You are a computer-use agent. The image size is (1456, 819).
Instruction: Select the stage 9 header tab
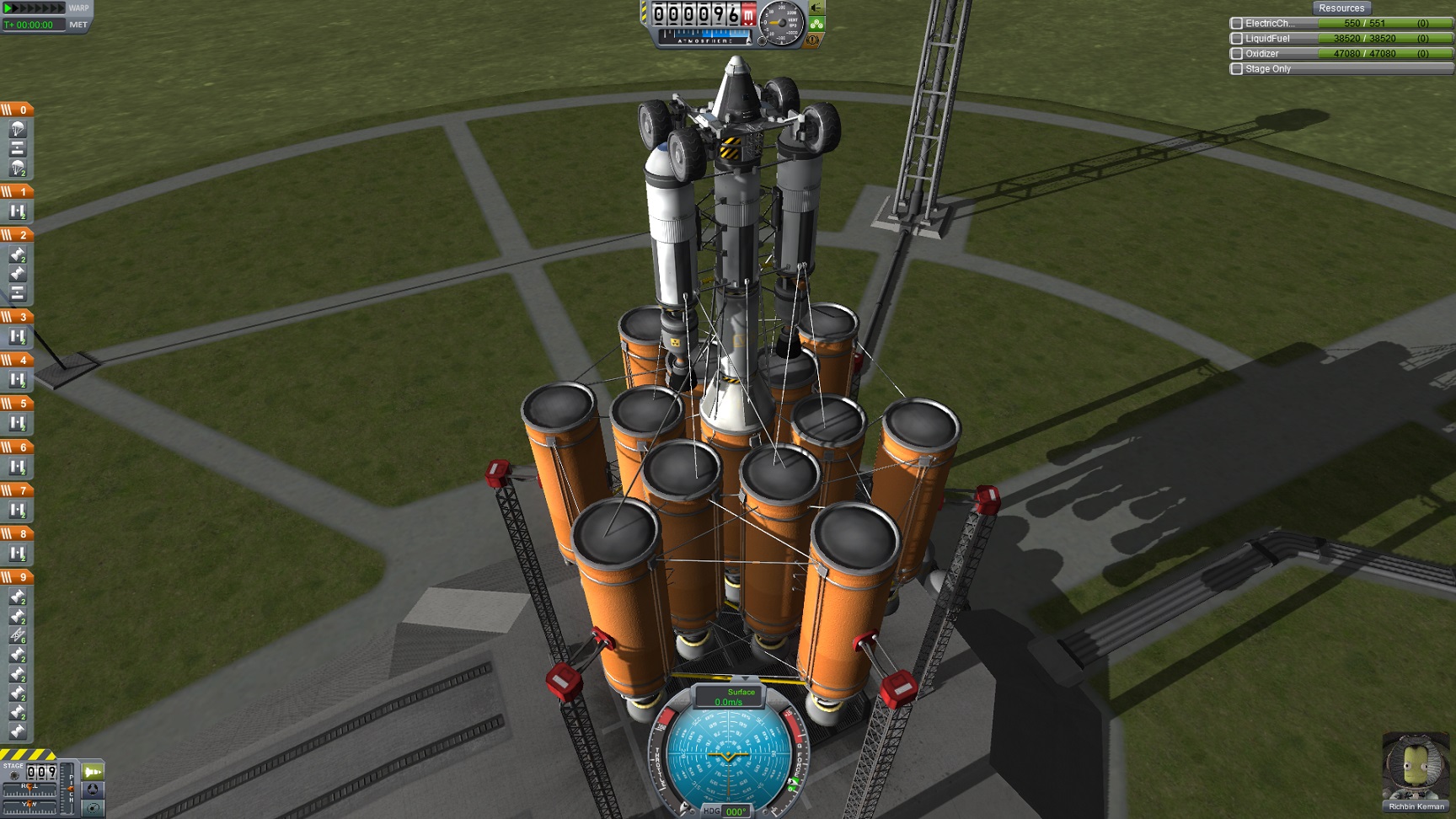coord(17,577)
